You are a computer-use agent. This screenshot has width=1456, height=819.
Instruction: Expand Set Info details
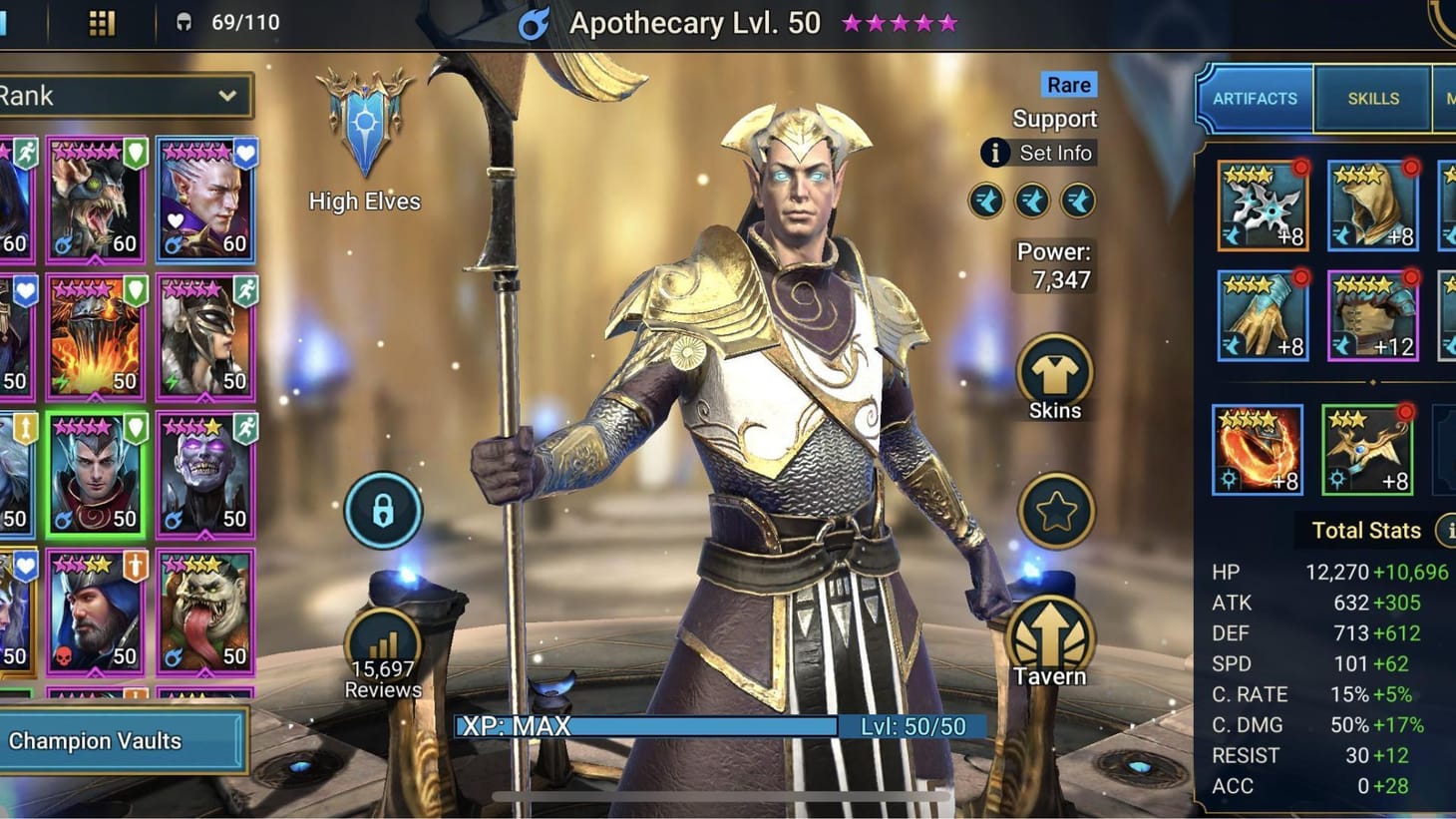coord(1037,153)
